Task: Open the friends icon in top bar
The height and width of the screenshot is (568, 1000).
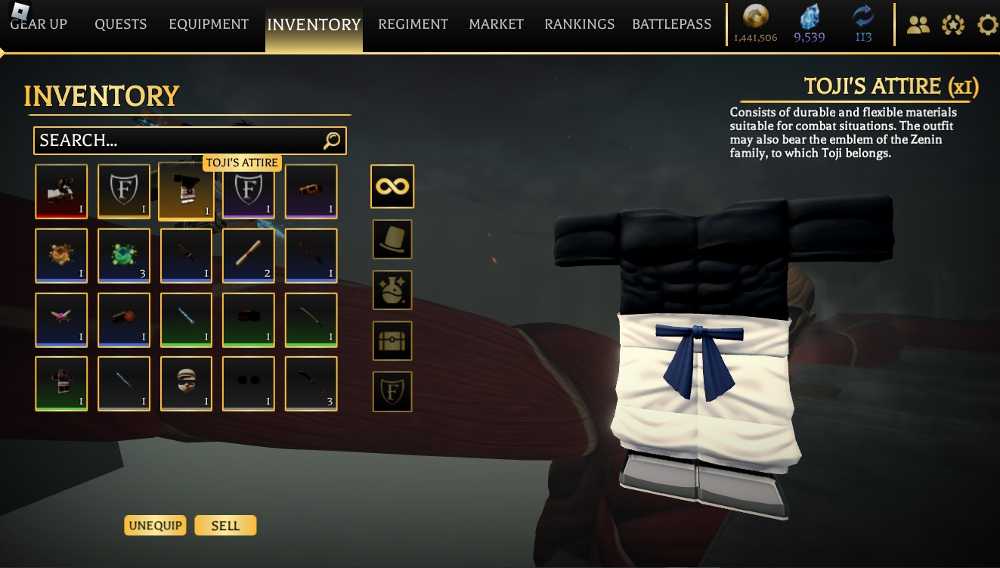Action: tap(917, 25)
